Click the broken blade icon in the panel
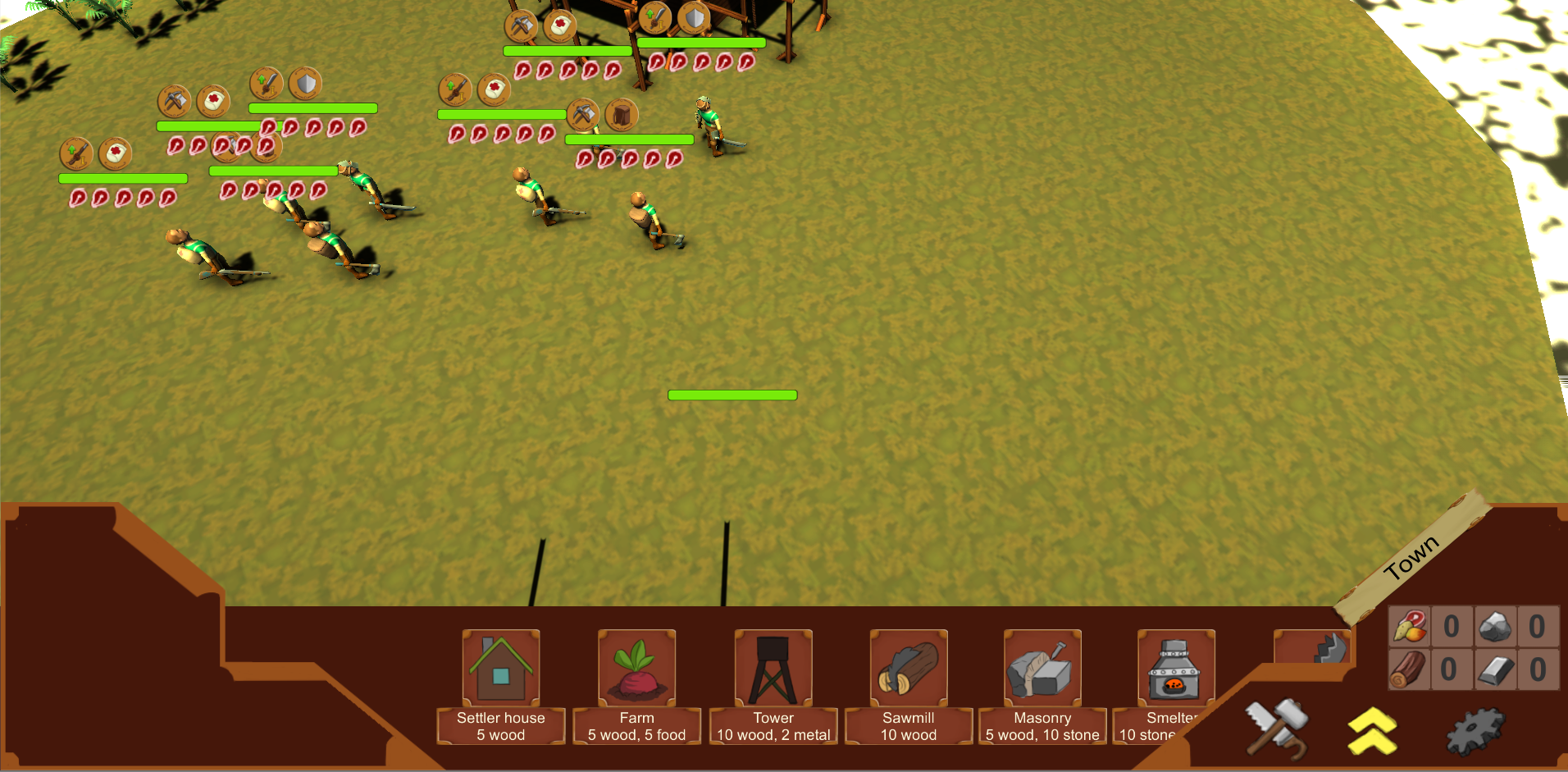Screen dimensions: 1568x772 pyautogui.click(x=1330, y=648)
